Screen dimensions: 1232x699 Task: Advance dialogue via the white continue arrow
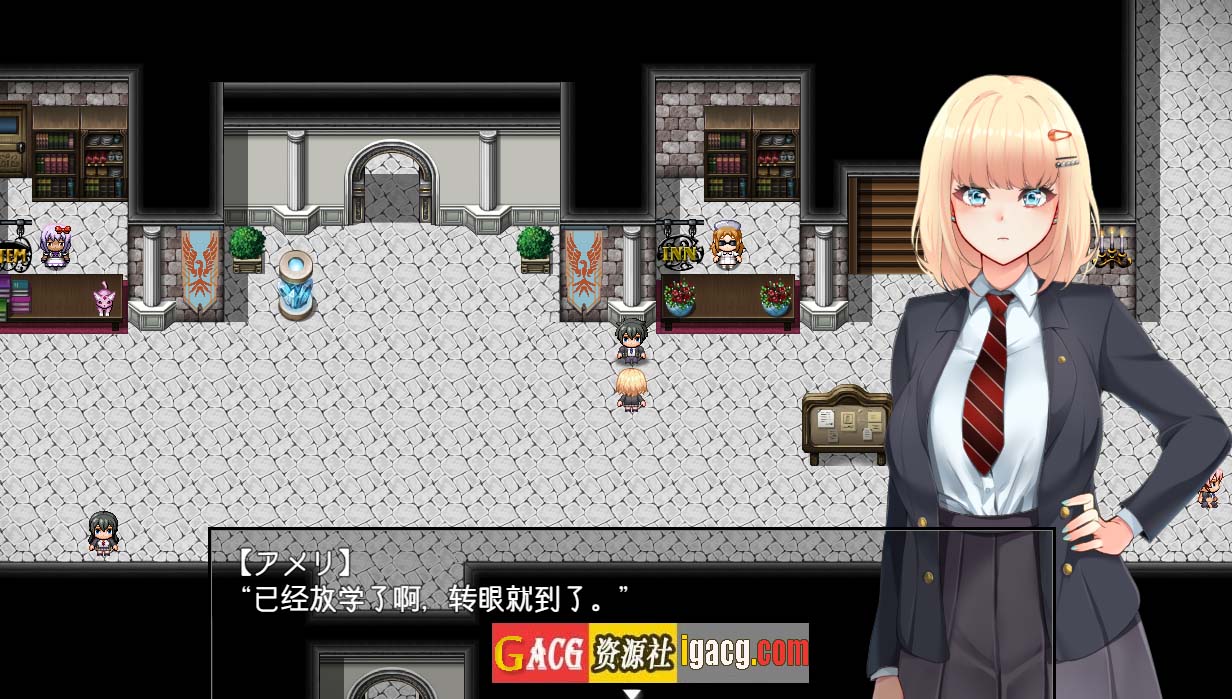tap(631, 692)
